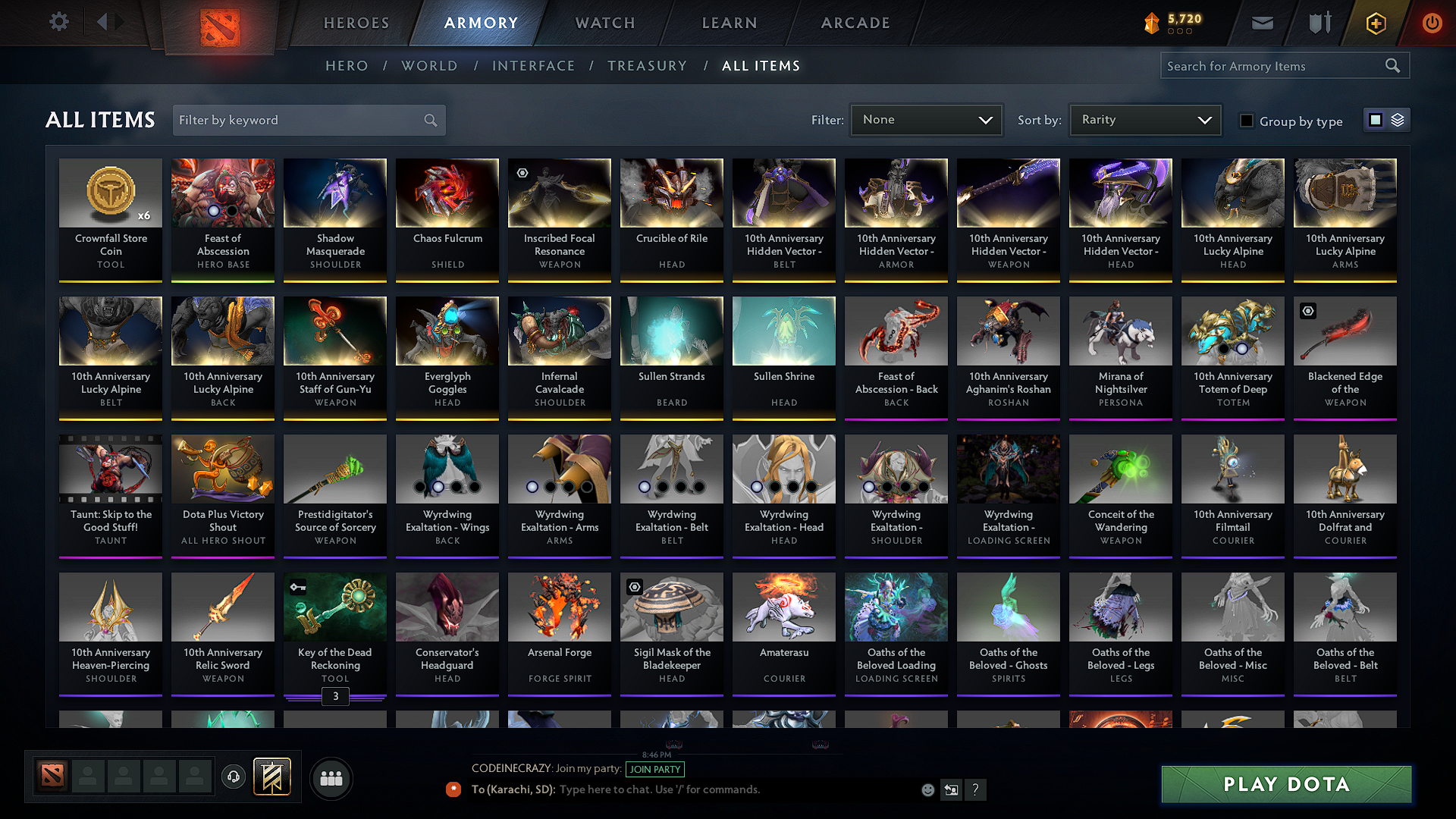Click the PLAY DOTA button
Image resolution: width=1456 pixels, height=819 pixels.
tap(1285, 784)
